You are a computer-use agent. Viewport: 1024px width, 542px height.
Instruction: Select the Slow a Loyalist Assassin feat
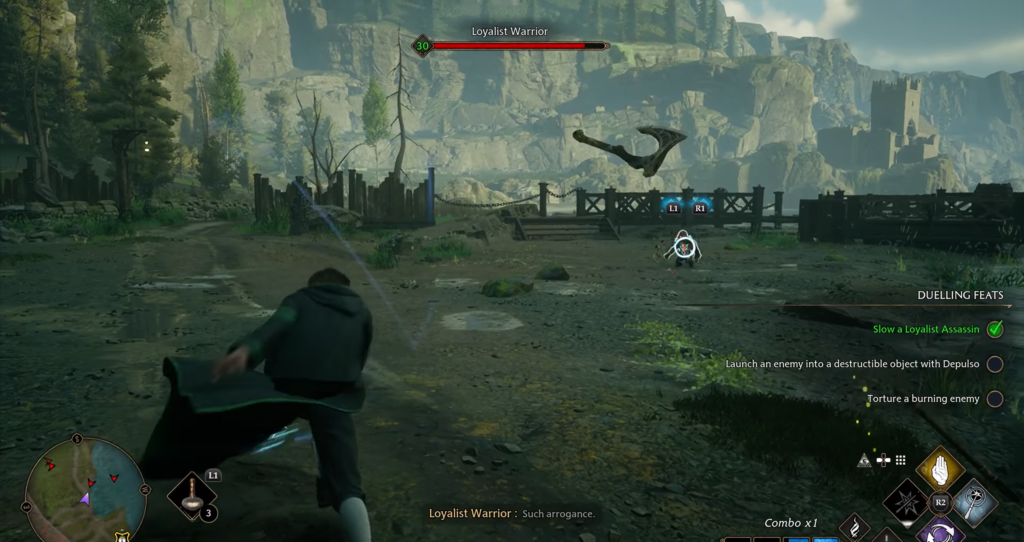coord(923,329)
